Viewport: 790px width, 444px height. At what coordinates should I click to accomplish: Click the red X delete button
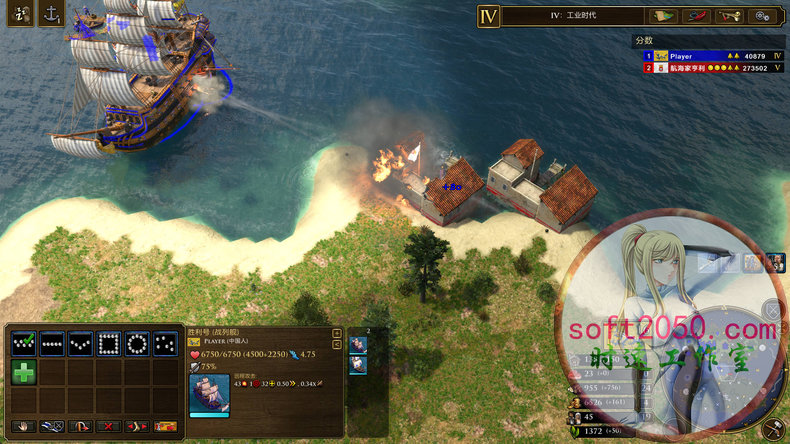[107, 426]
